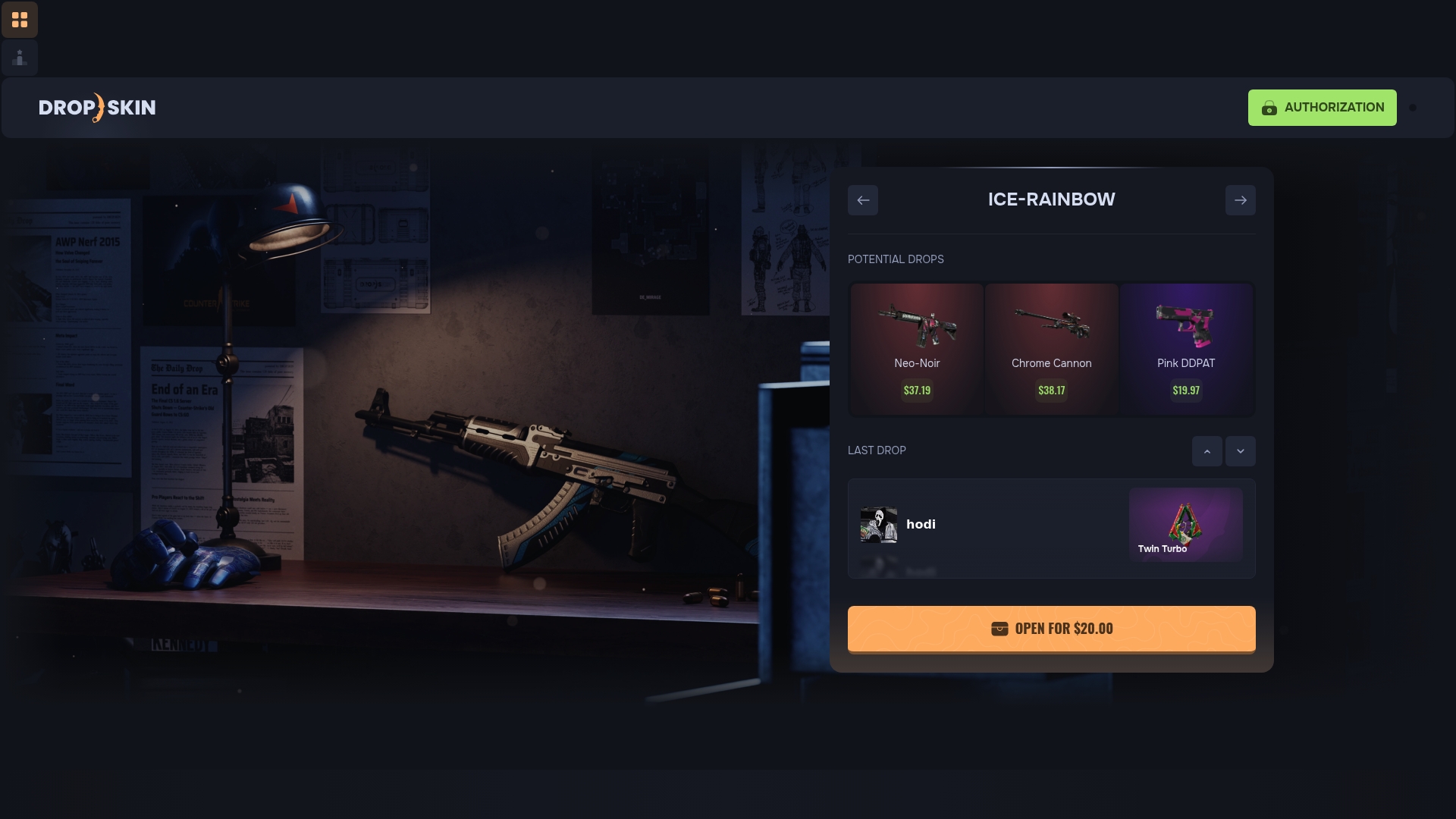
Task: Click the status dot right of Authorization
Action: pyautogui.click(x=1414, y=107)
